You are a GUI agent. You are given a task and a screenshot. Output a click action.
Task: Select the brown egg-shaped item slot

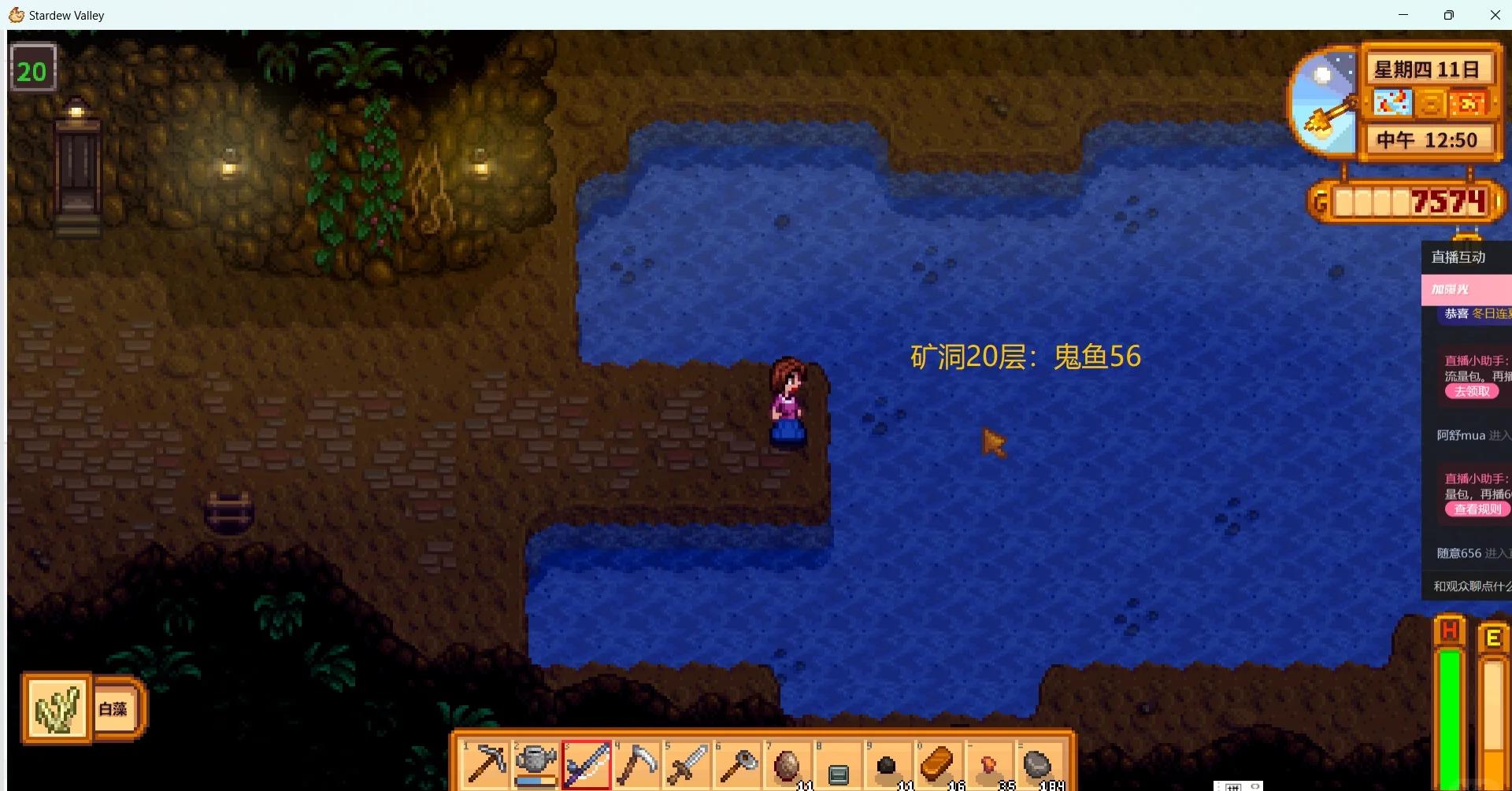pyautogui.click(x=787, y=764)
